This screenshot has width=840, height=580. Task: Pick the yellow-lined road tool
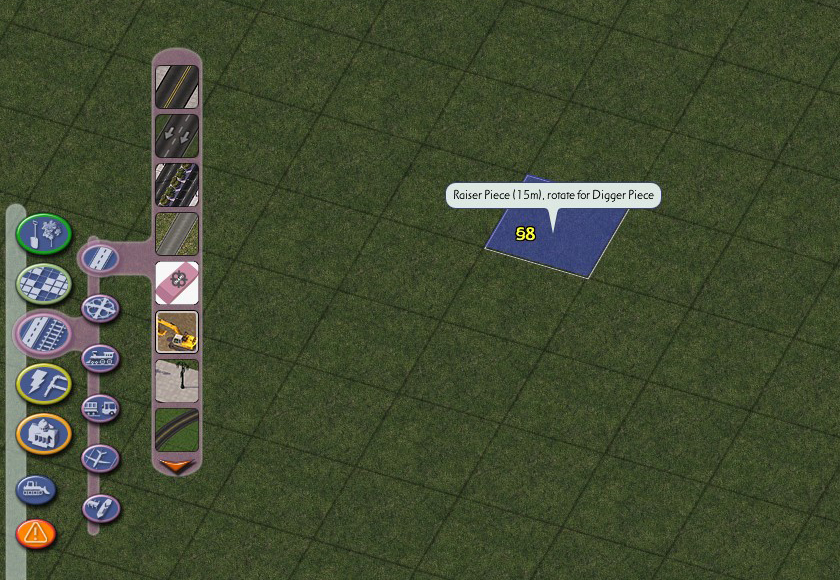[x=177, y=87]
